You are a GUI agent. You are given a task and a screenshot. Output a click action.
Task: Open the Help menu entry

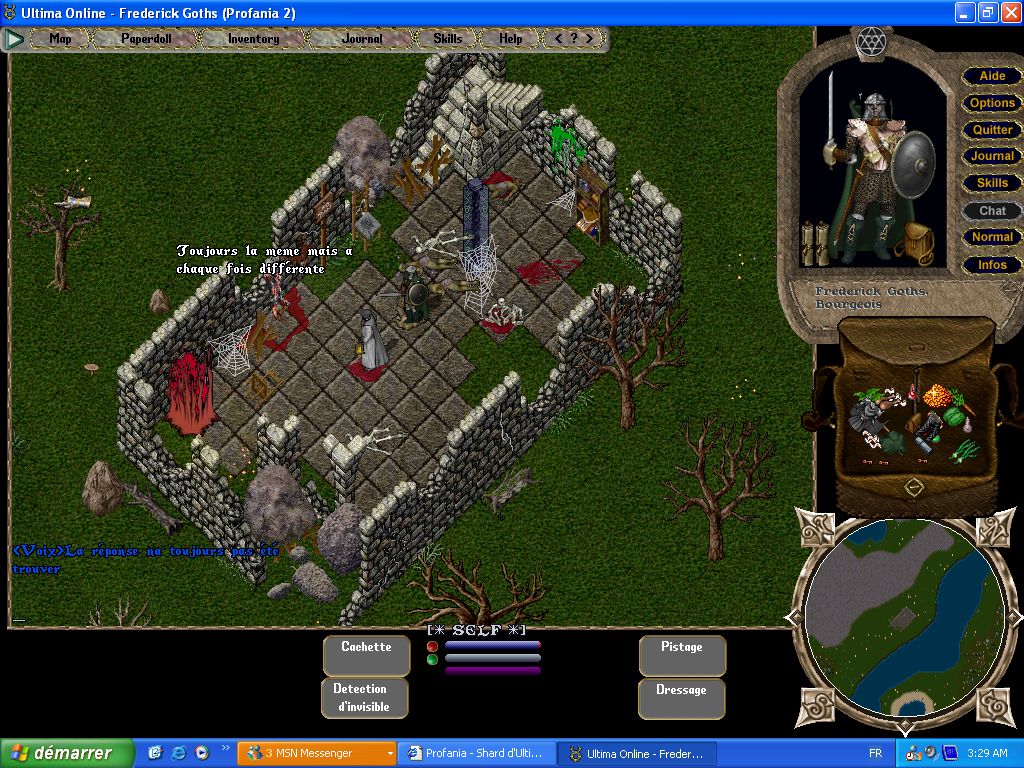point(510,39)
